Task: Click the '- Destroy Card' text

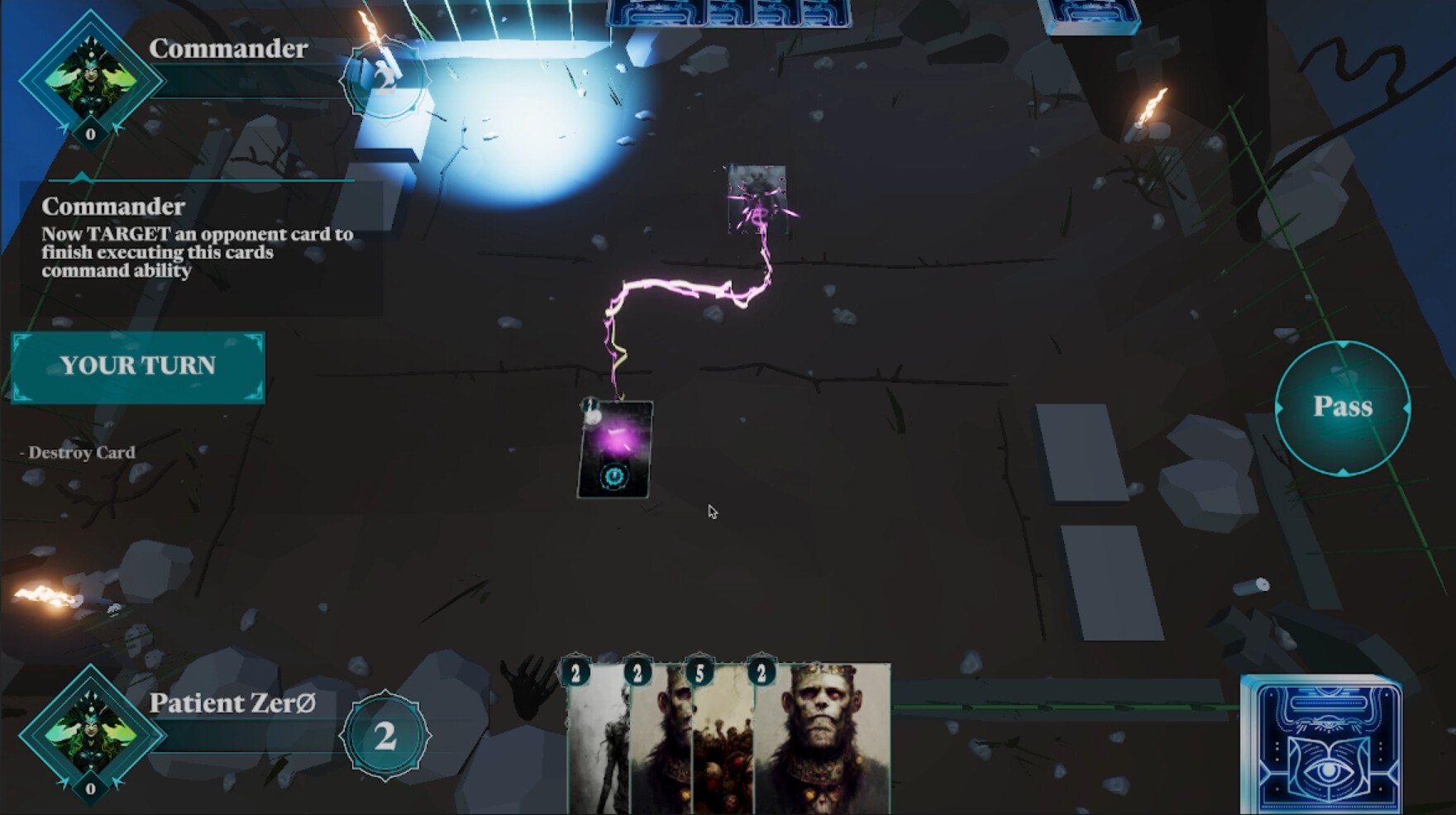Action: click(79, 452)
